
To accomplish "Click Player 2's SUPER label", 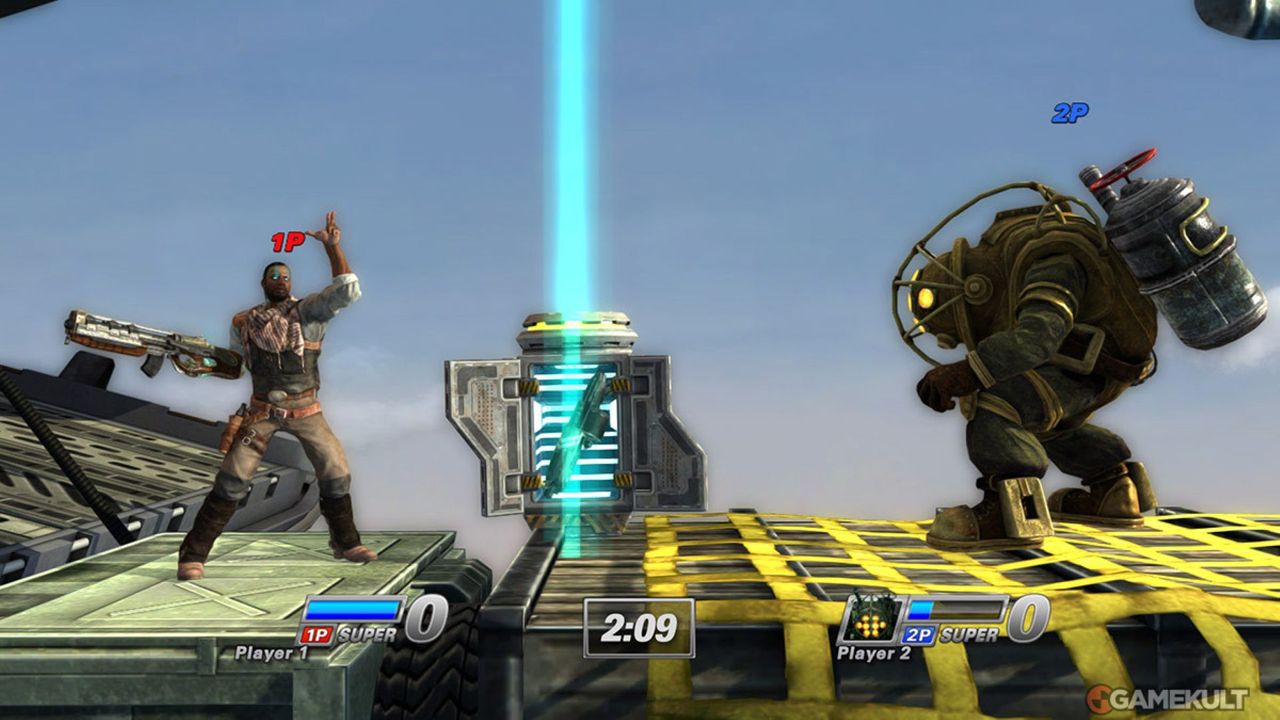I will point(968,634).
